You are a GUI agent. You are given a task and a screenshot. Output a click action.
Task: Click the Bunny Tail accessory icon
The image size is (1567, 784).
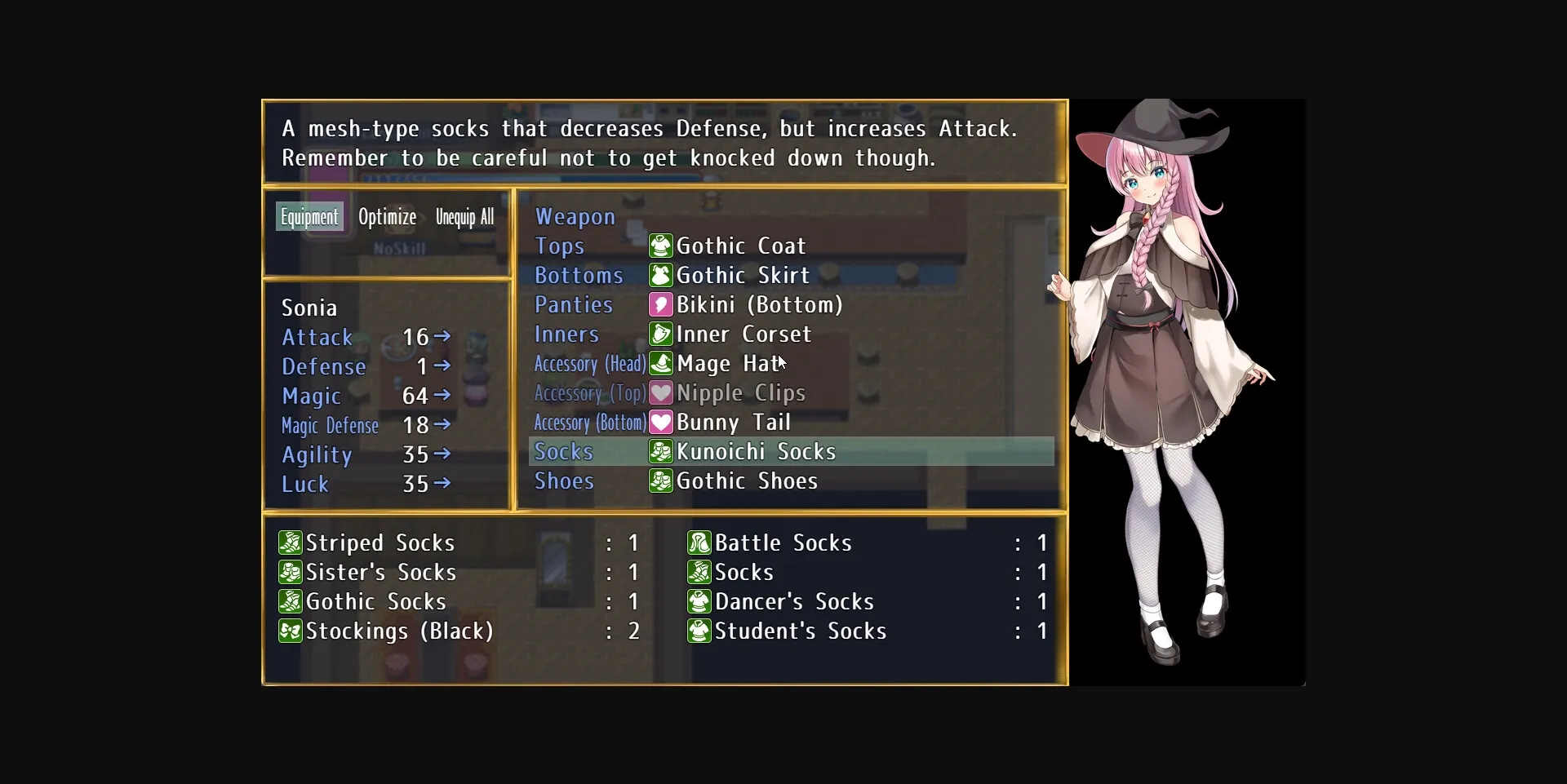pos(661,422)
